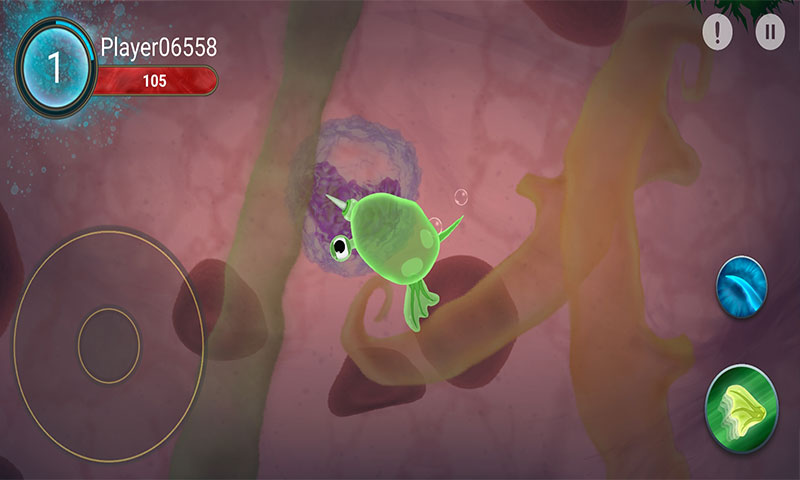800x480 pixels.
Task: Pause the game
Action: click(769, 32)
